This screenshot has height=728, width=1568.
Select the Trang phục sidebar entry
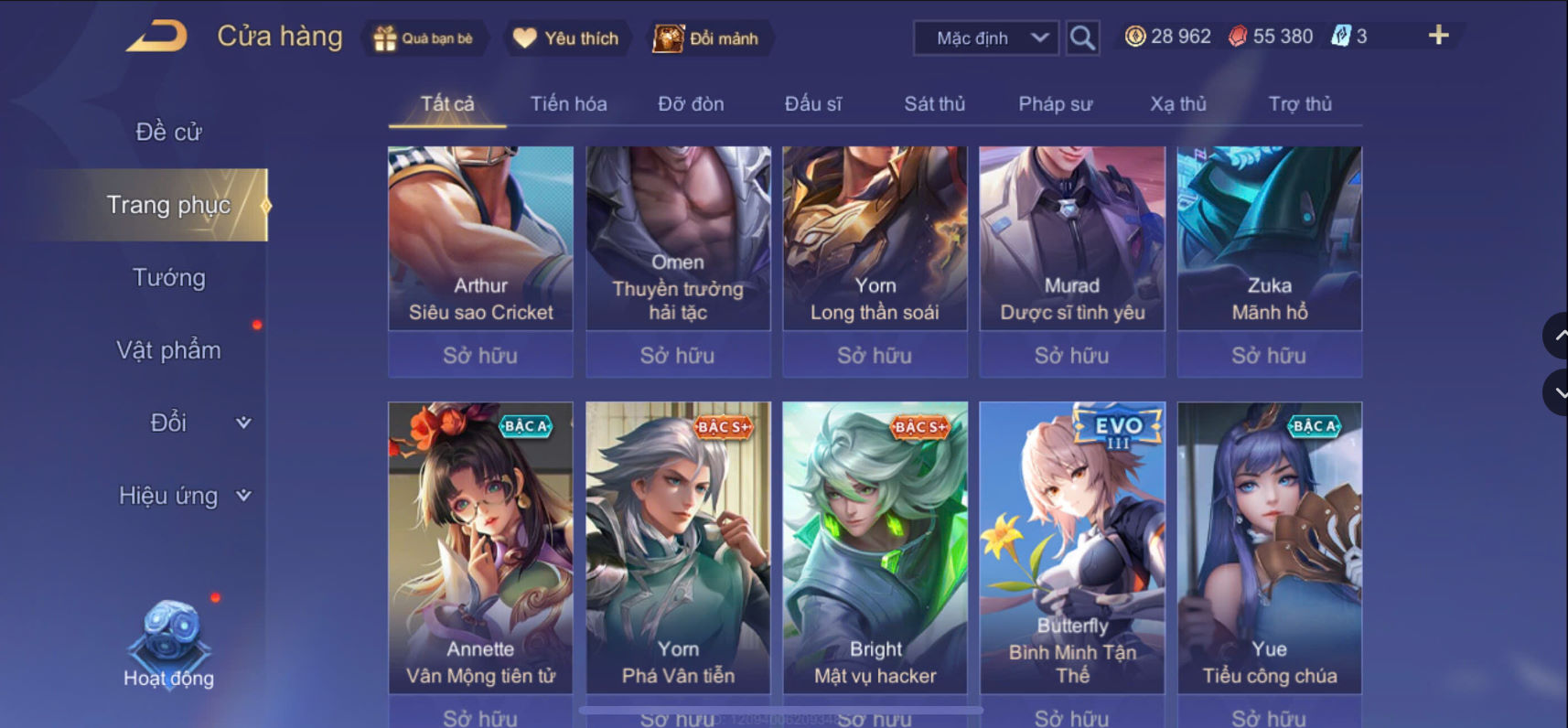pos(168,205)
